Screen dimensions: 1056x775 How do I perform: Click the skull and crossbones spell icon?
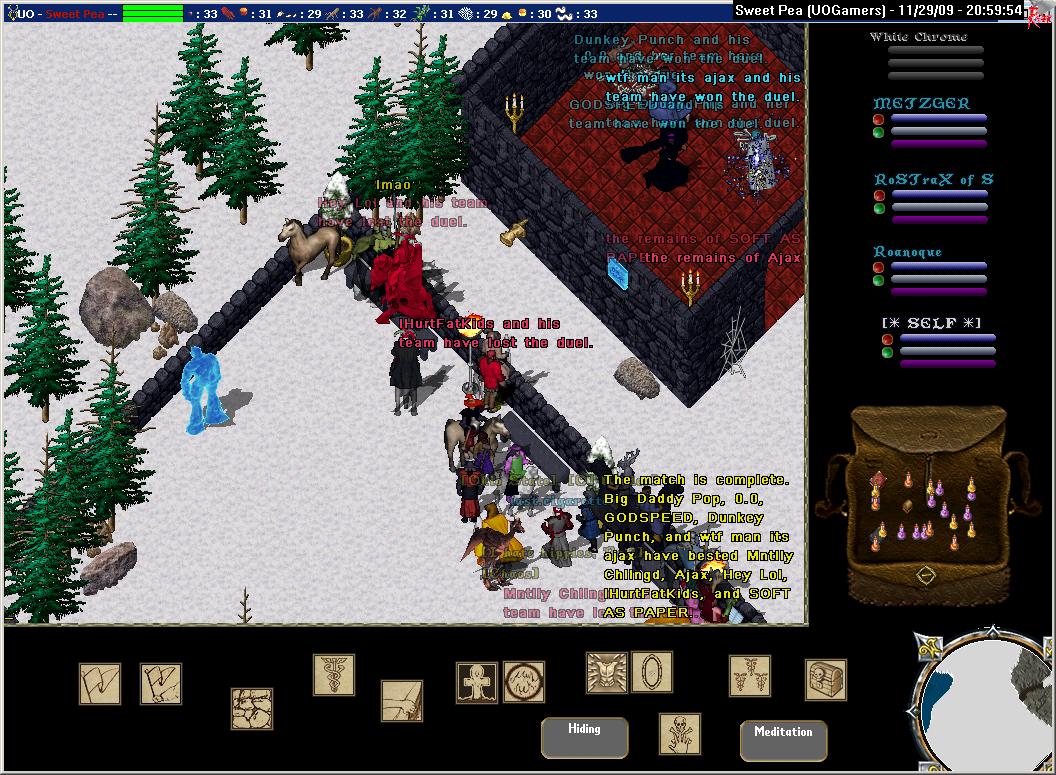point(680,733)
